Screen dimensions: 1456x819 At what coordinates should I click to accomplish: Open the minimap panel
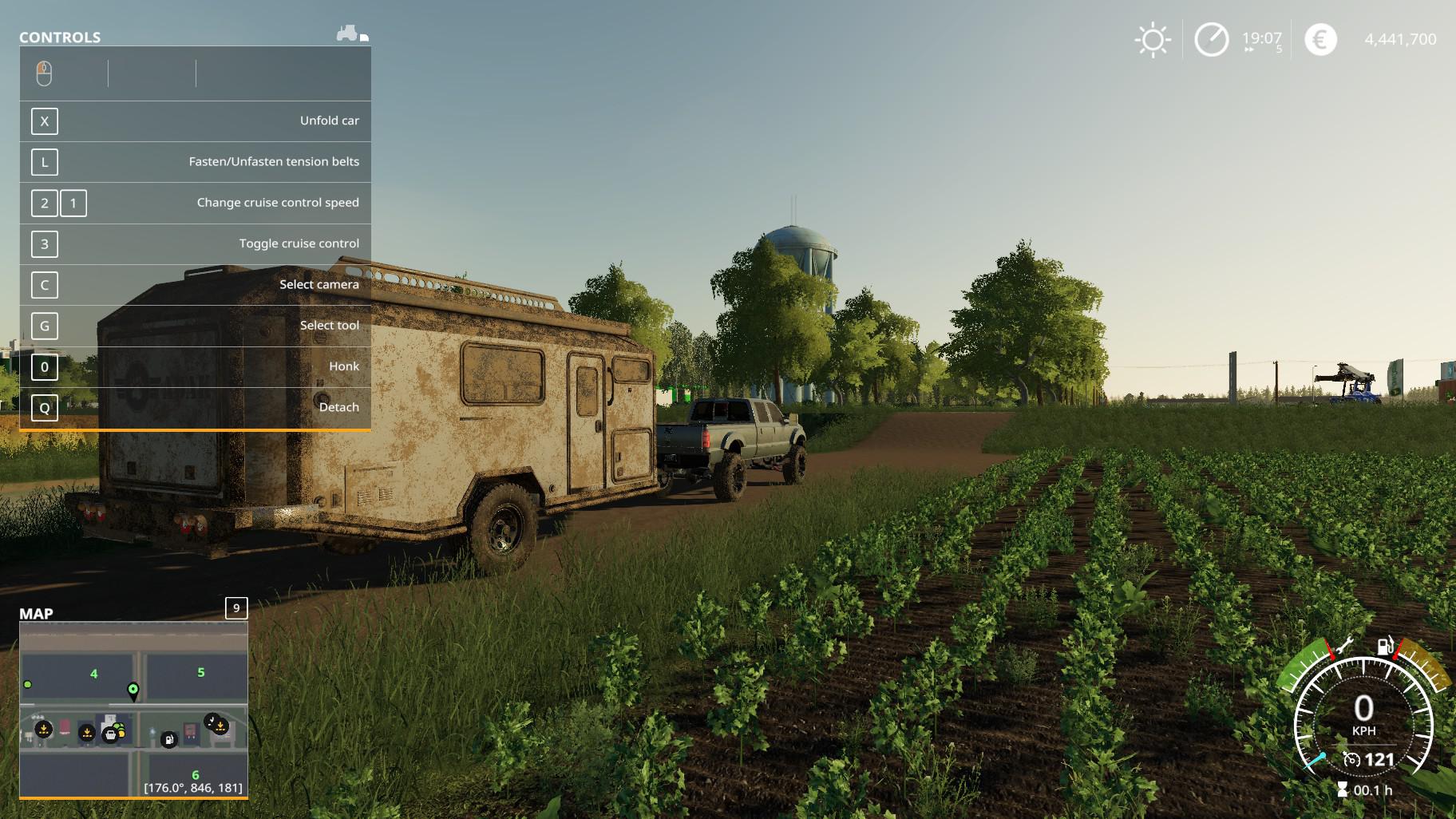point(236,608)
